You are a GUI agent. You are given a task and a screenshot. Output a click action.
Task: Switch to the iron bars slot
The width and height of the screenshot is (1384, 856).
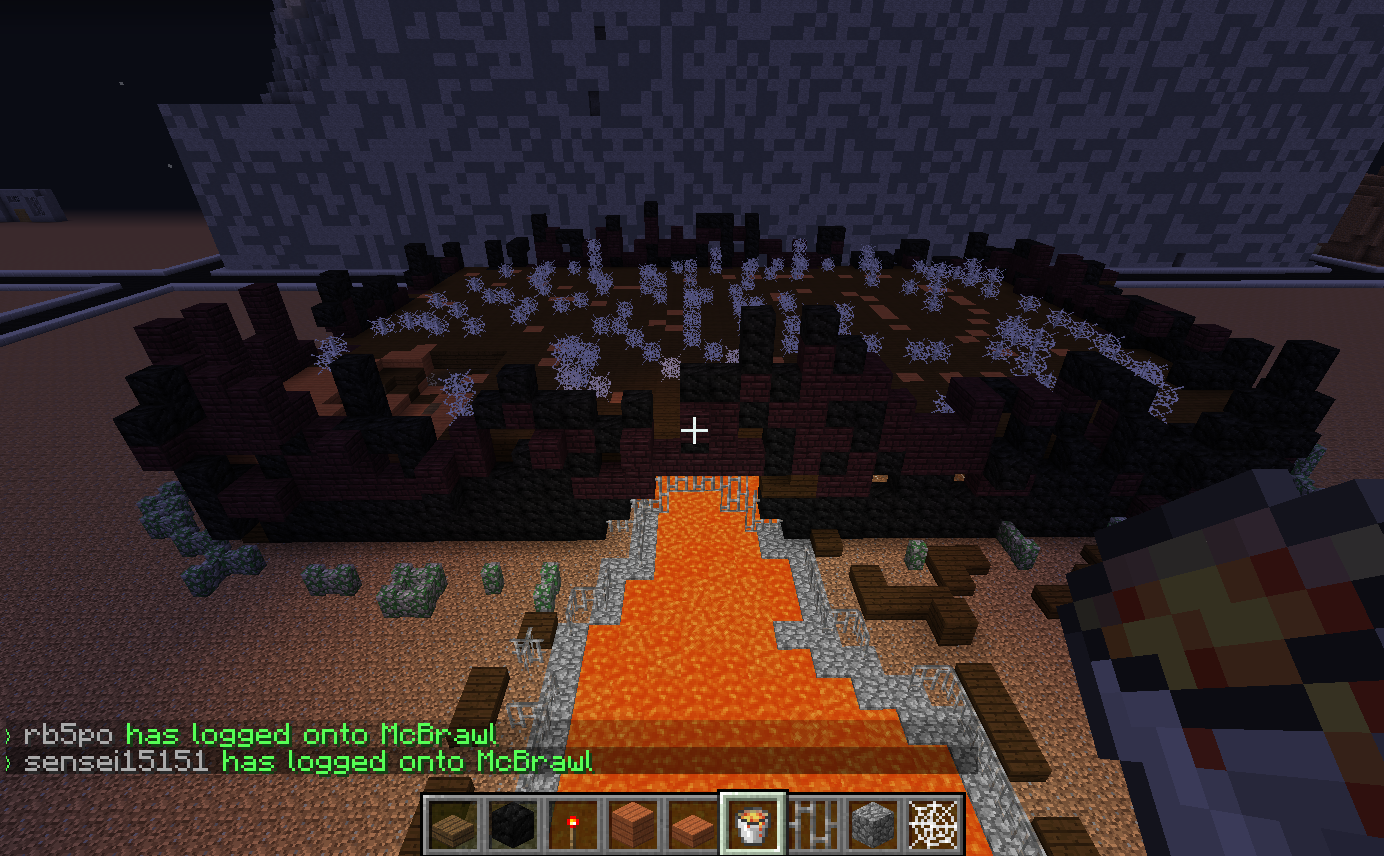click(x=813, y=824)
